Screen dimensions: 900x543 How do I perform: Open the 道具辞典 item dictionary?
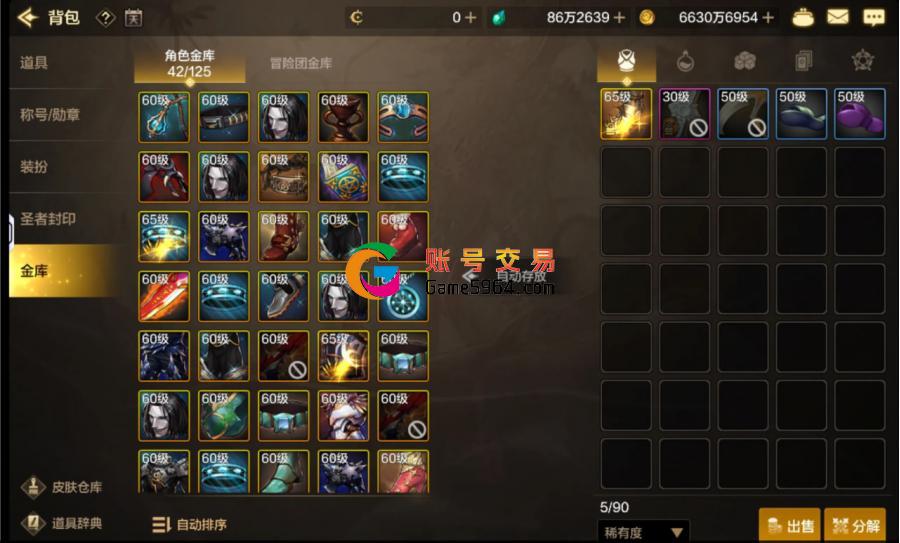(x=63, y=522)
